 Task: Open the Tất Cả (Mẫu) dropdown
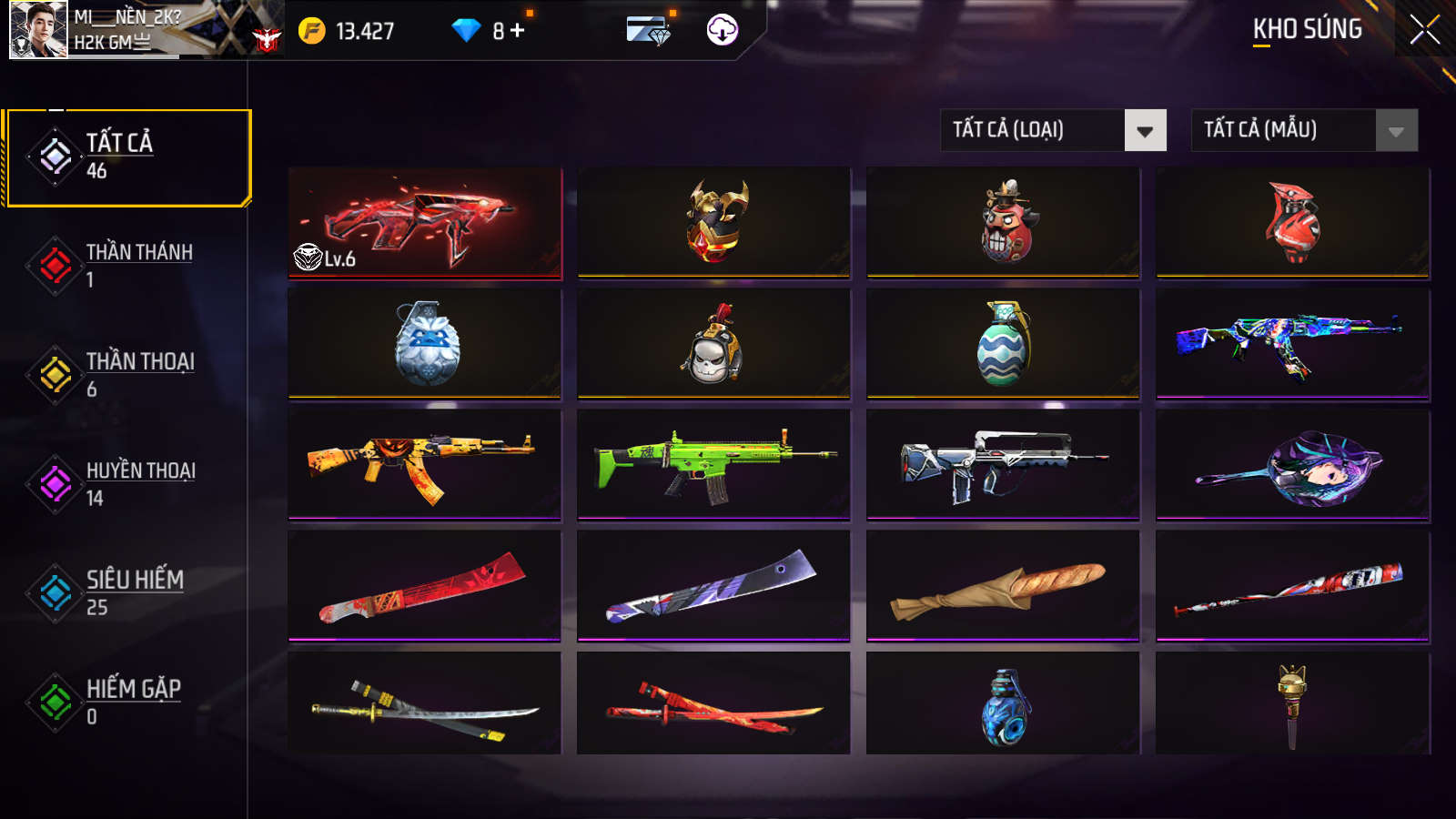coord(1304,130)
